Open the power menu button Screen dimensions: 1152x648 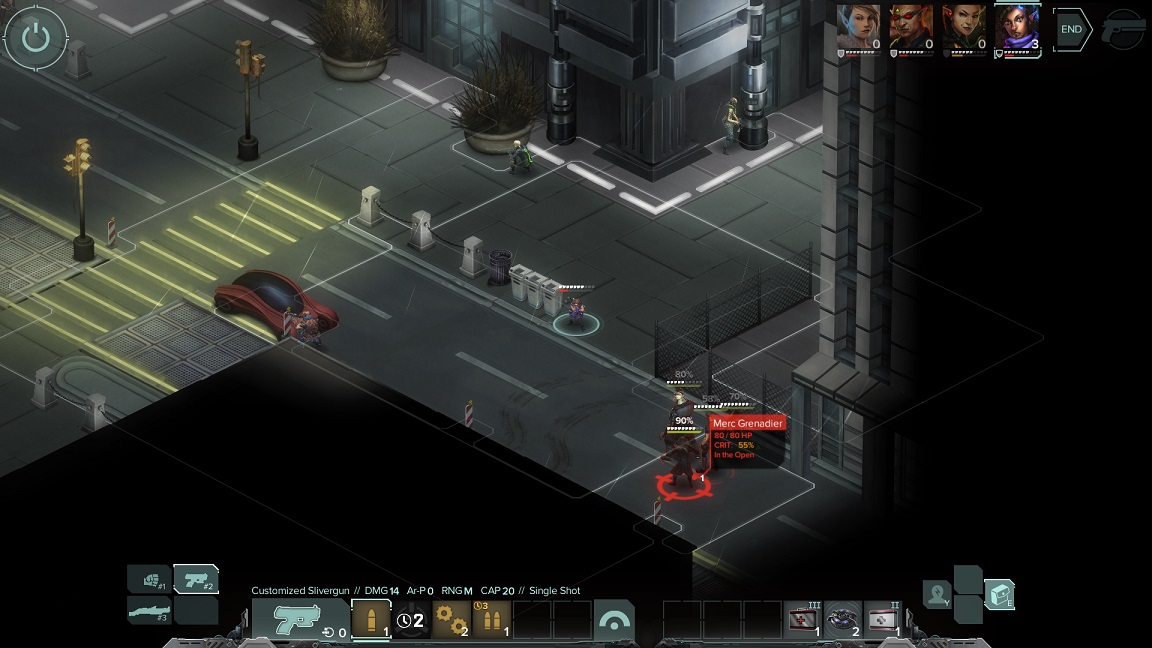(36, 38)
